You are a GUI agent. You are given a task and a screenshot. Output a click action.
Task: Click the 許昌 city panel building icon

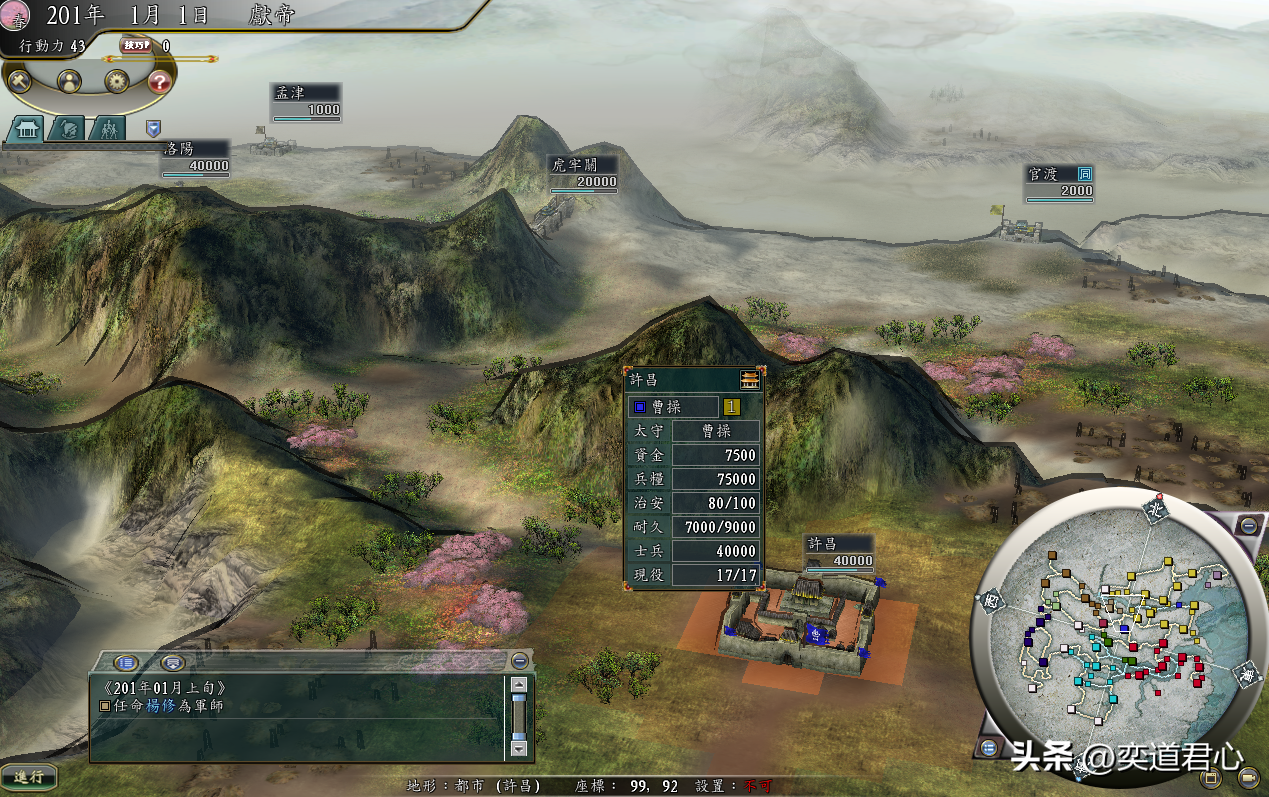[749, 379]
